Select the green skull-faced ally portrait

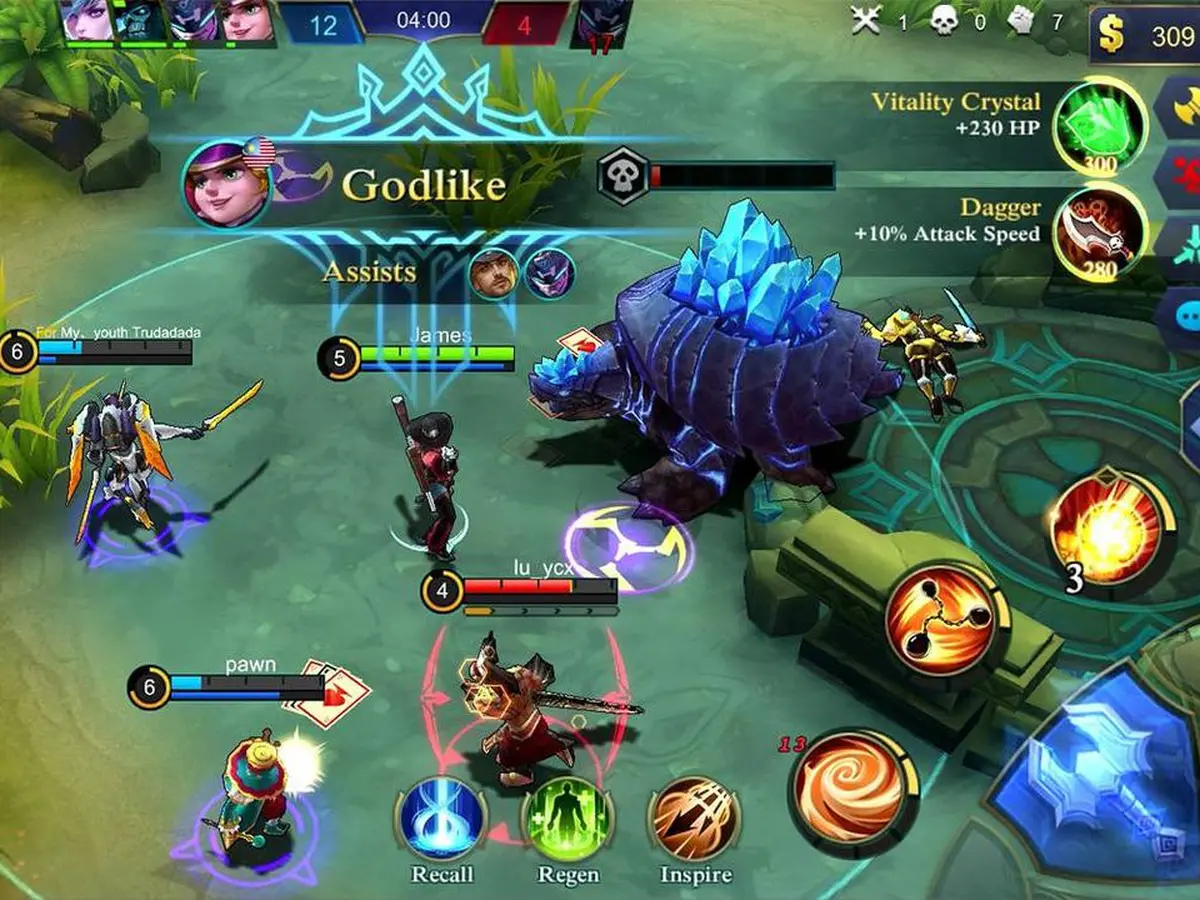141,20
